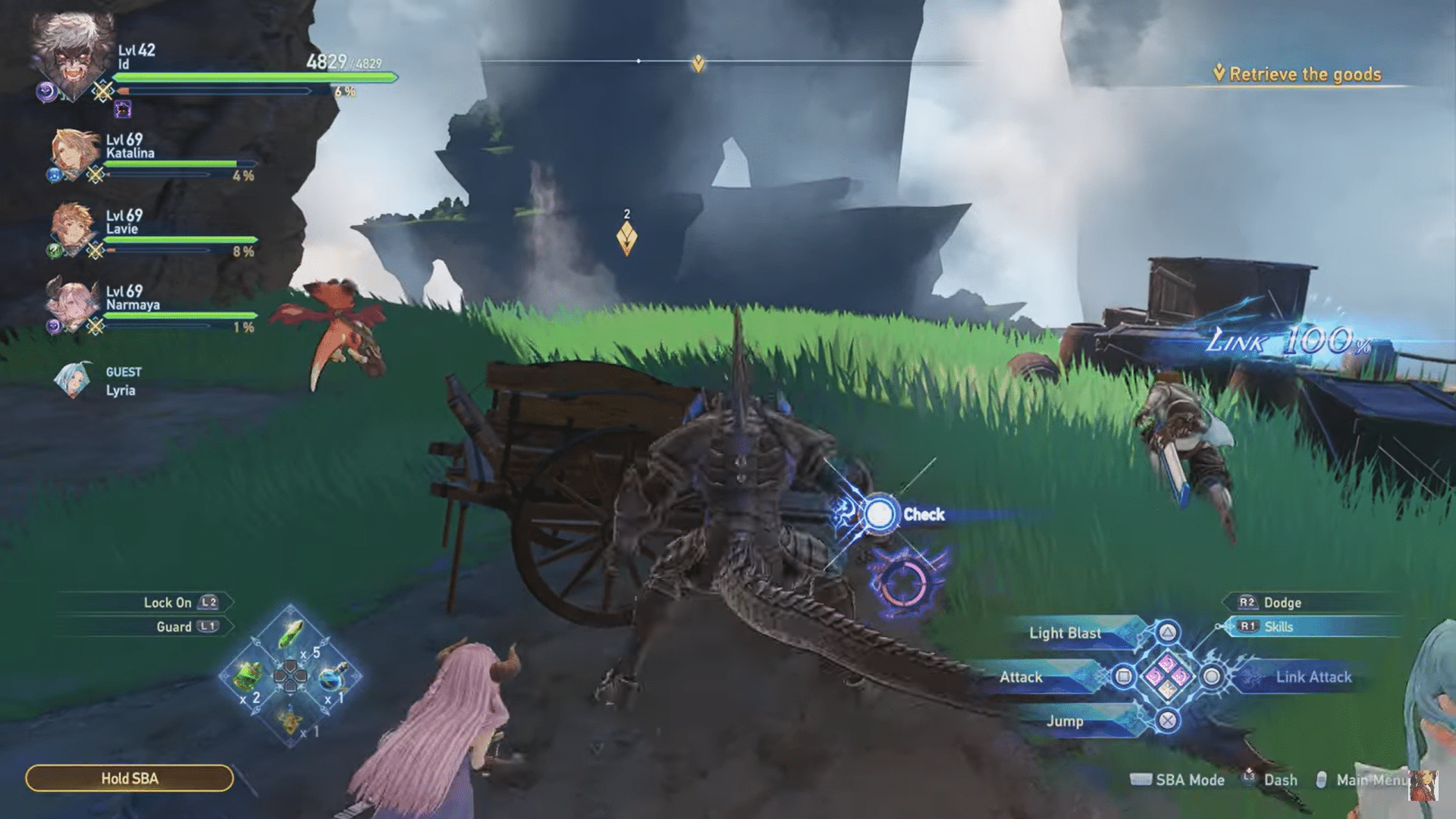Select Lyria's guest portrait

point(72,379)
